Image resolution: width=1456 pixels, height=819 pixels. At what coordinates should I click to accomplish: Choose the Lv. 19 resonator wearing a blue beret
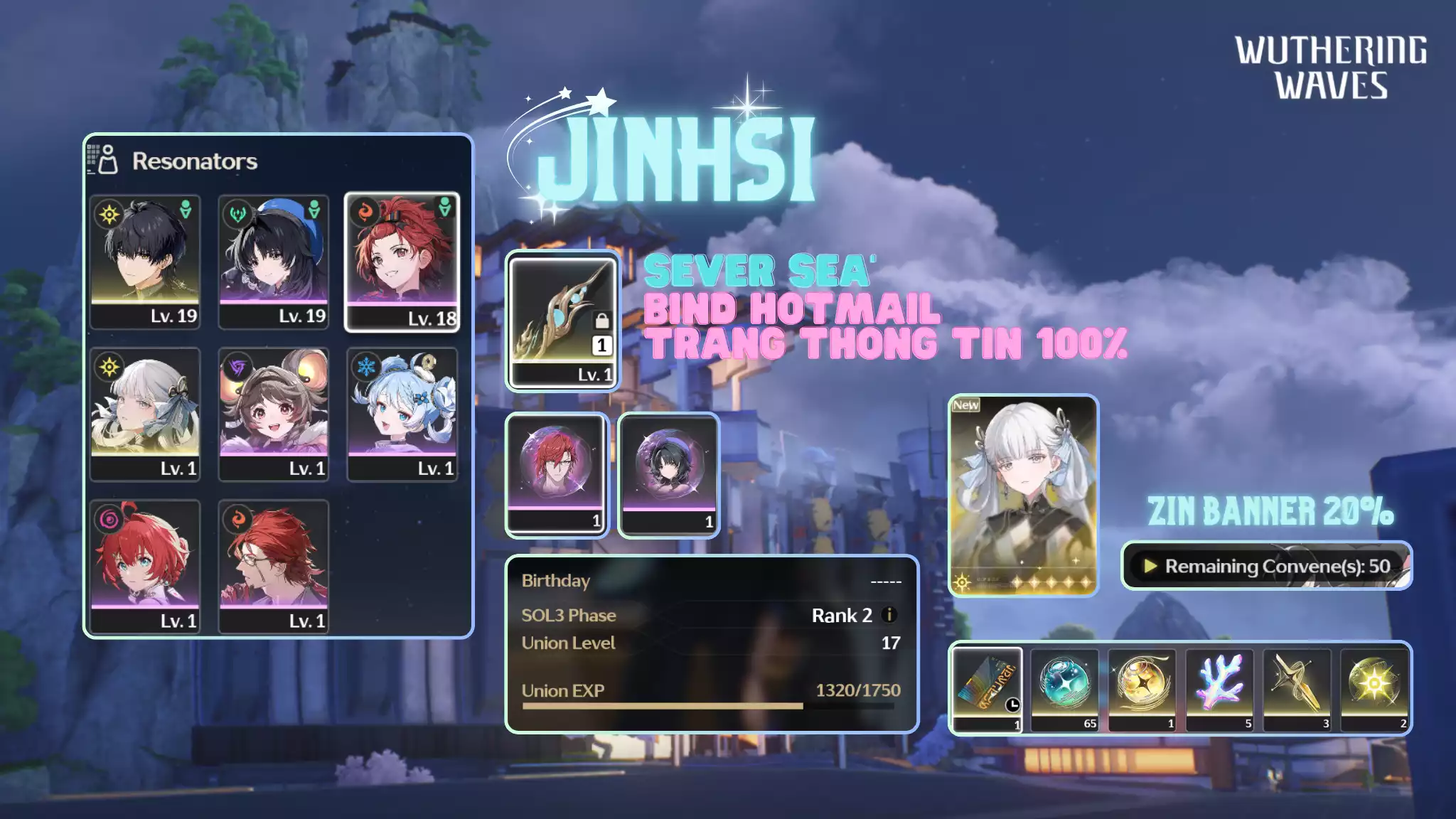tap(274, 261)
